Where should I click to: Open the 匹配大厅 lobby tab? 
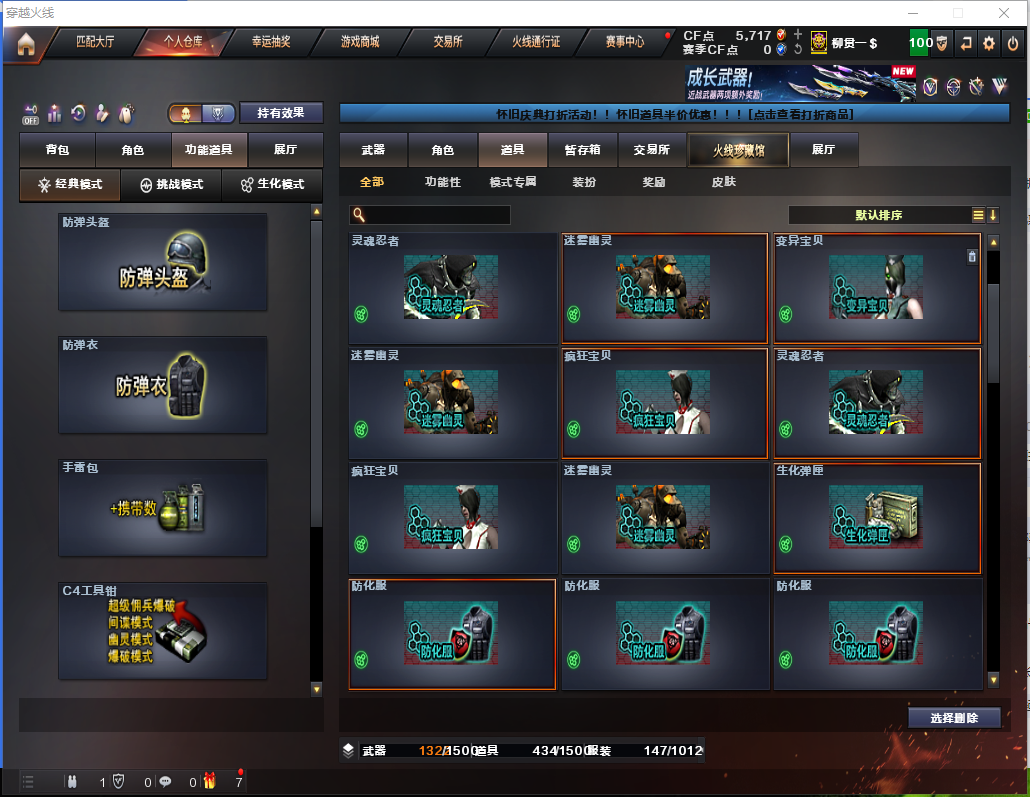point(95,42)
